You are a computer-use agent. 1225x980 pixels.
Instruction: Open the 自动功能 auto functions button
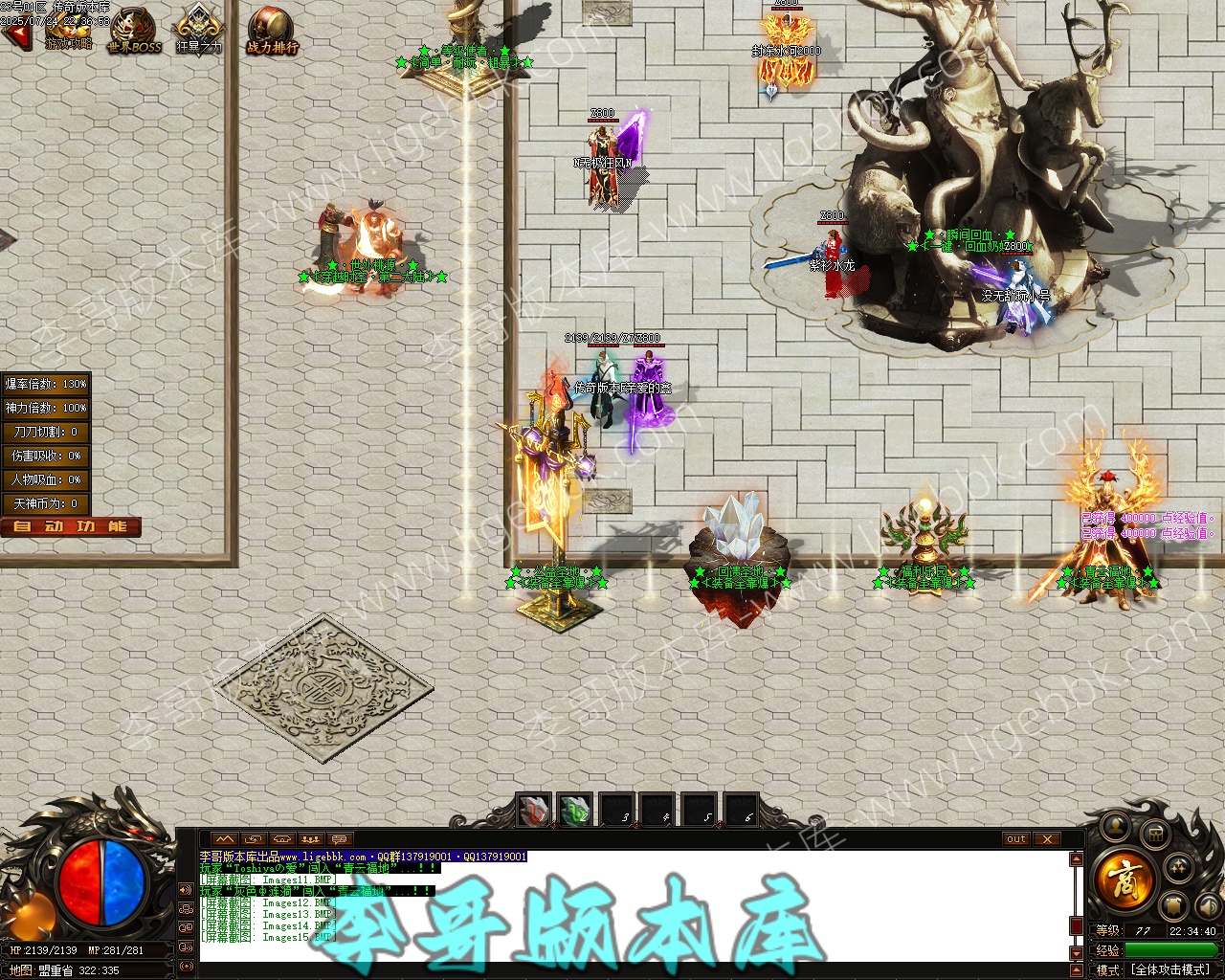pyautogui.click(x=71, y=526)
